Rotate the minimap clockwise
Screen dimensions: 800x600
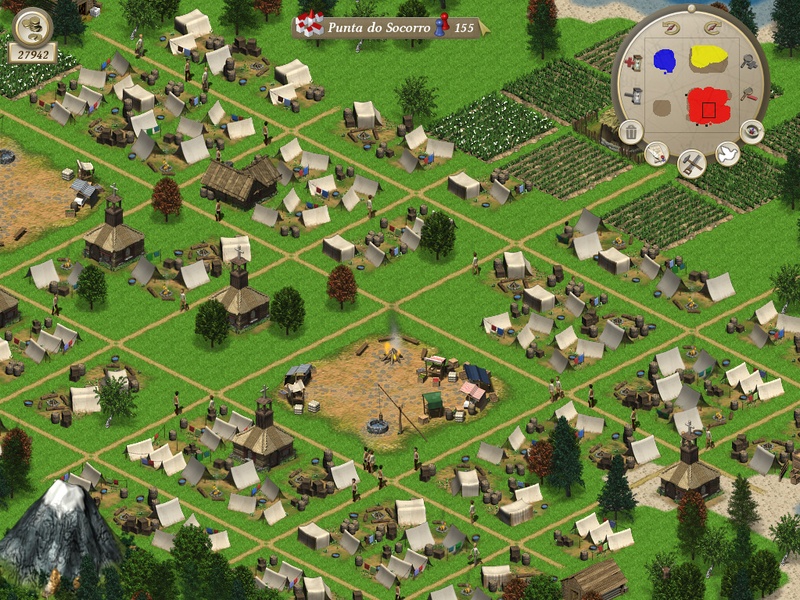pyautogui.click(x=714, y=27)
